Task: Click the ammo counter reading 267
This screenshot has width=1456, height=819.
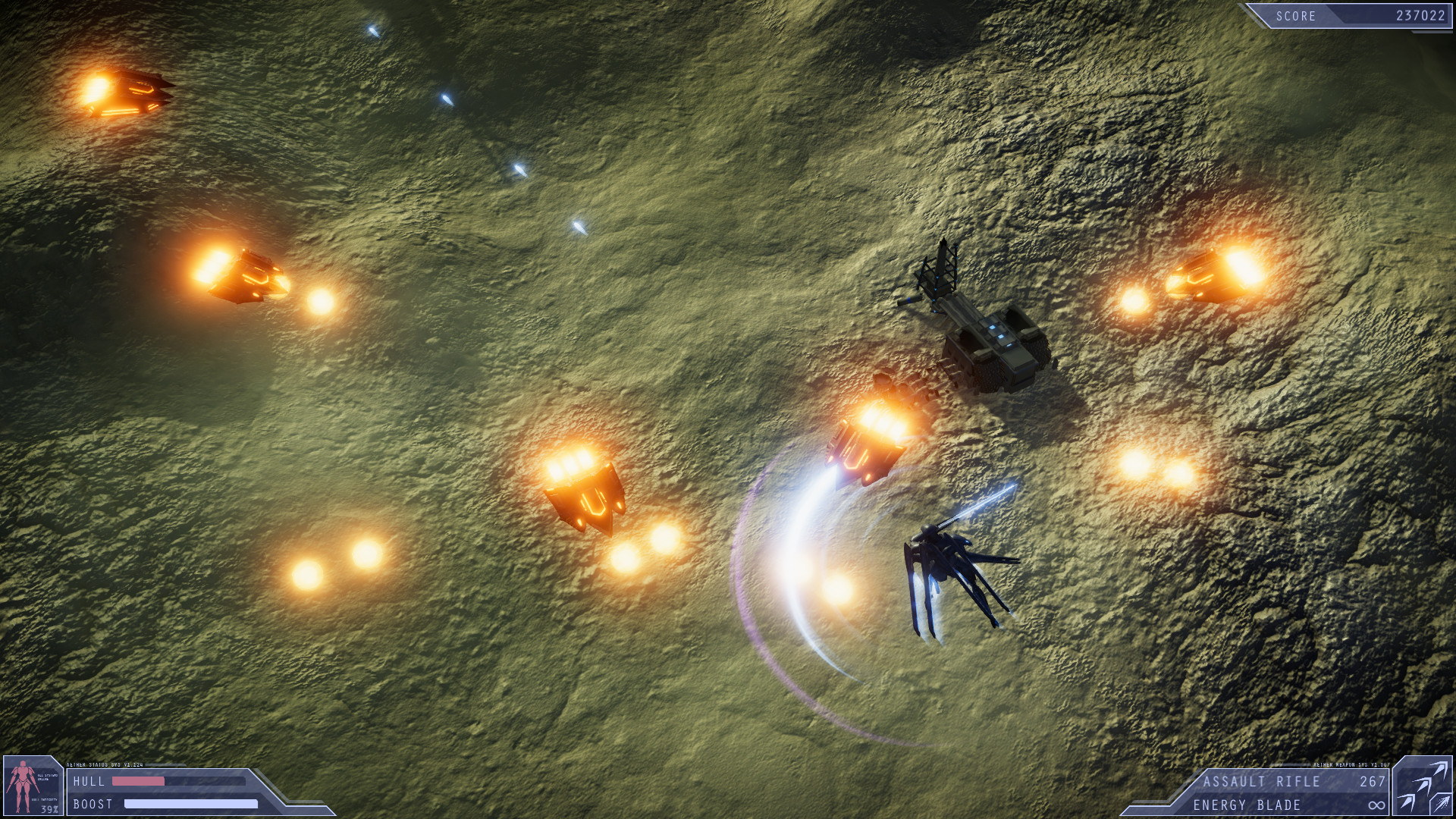Action: click(1373, 783)
